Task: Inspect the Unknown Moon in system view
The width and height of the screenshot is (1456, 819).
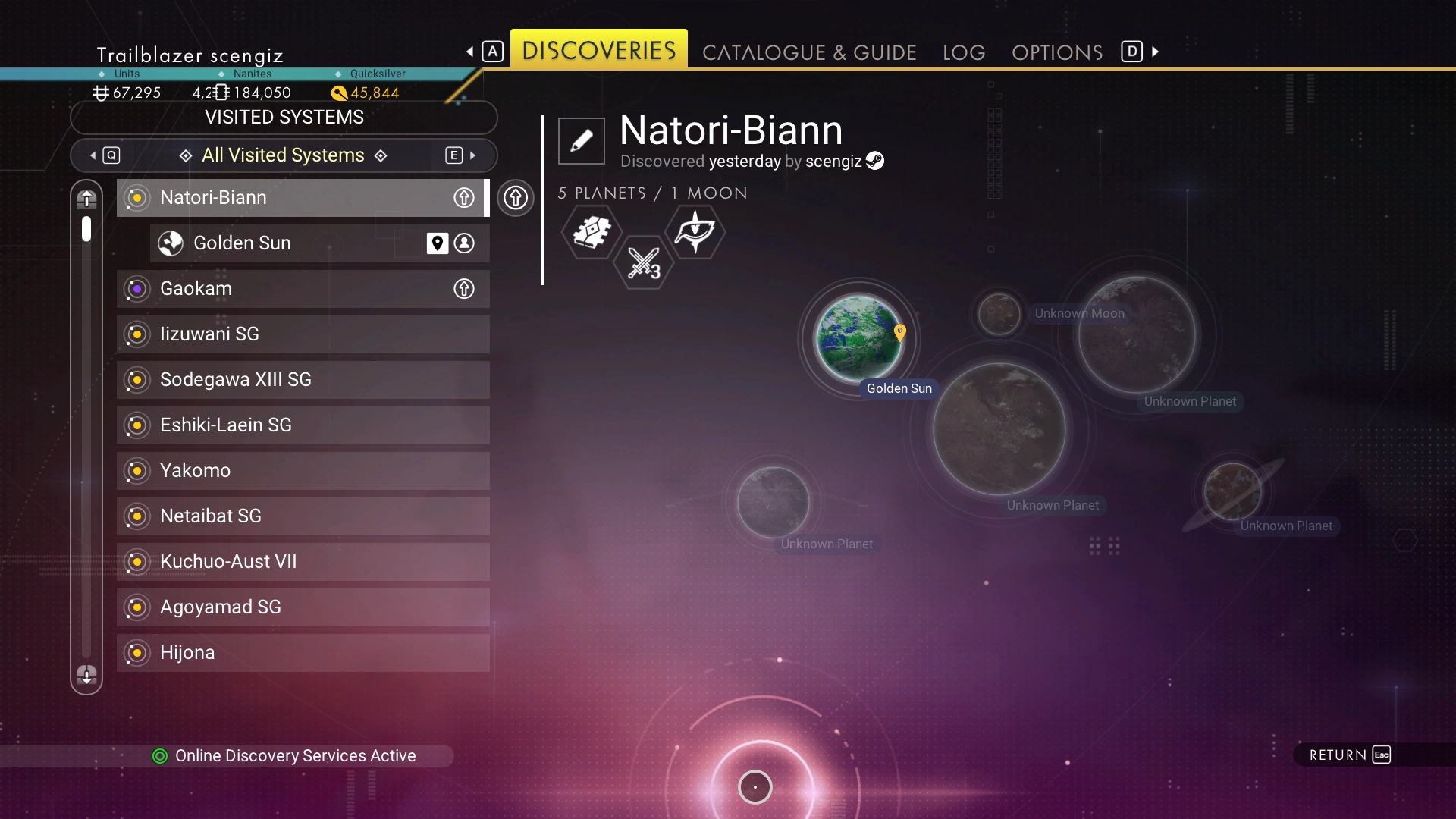Action: pyautogui.click(x=999, y=314)
